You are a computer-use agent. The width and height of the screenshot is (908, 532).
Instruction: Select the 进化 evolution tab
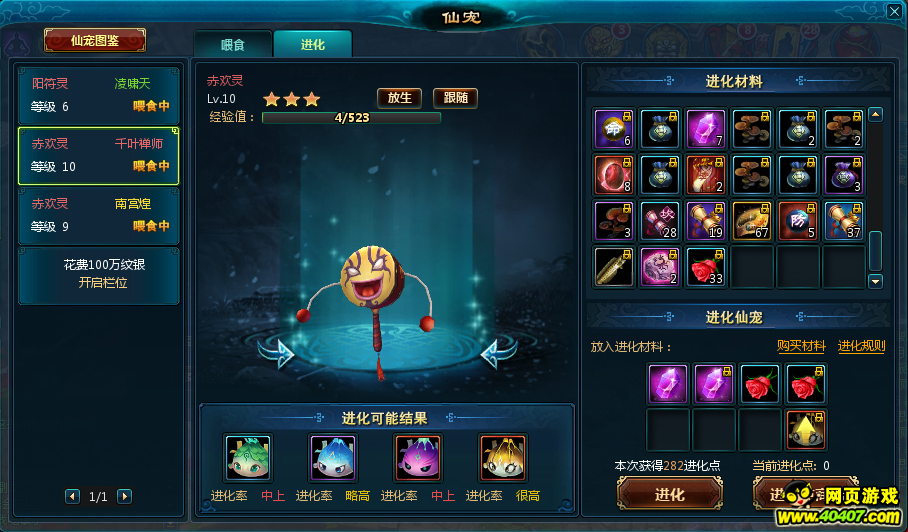pyautogui.click(x=312, y=44)
